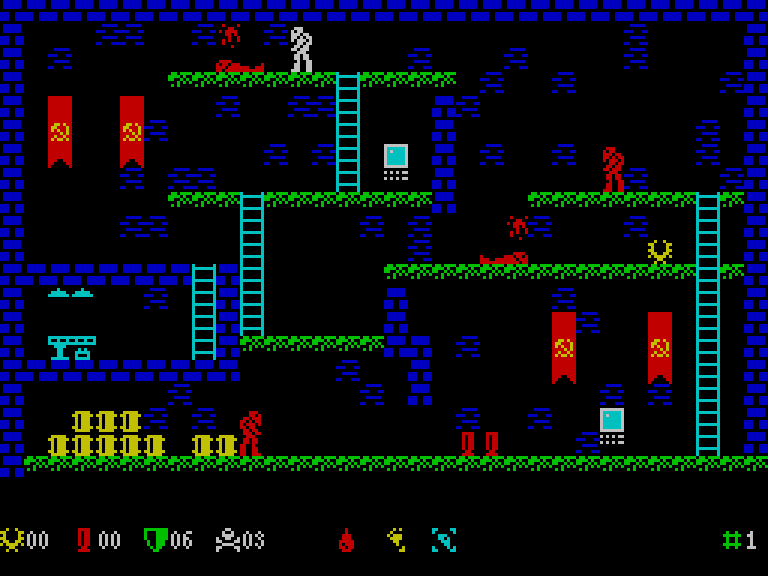The width and height of the screenshot is (768, 576).
Task: Select the red grenade weapon icon
Action: pyautogui.click(x=347, y=540)
